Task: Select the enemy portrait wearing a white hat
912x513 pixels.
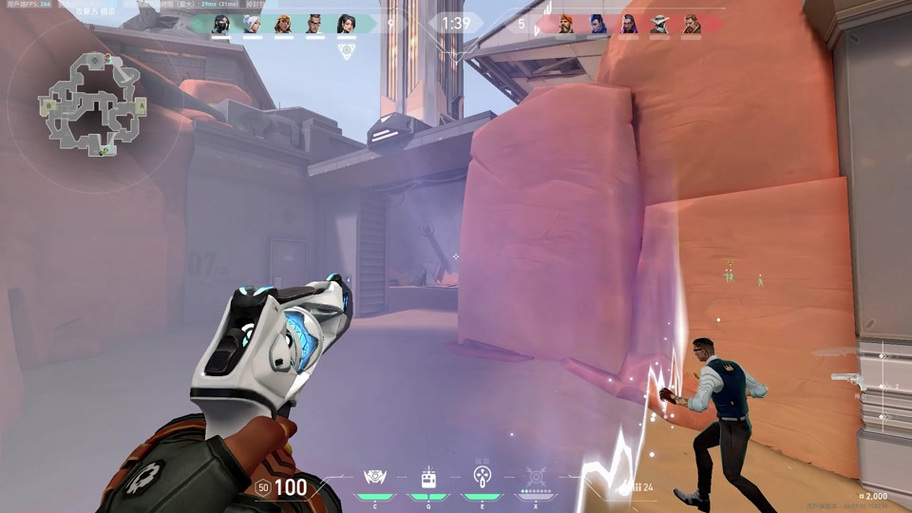Action: (x=660, y=24)
